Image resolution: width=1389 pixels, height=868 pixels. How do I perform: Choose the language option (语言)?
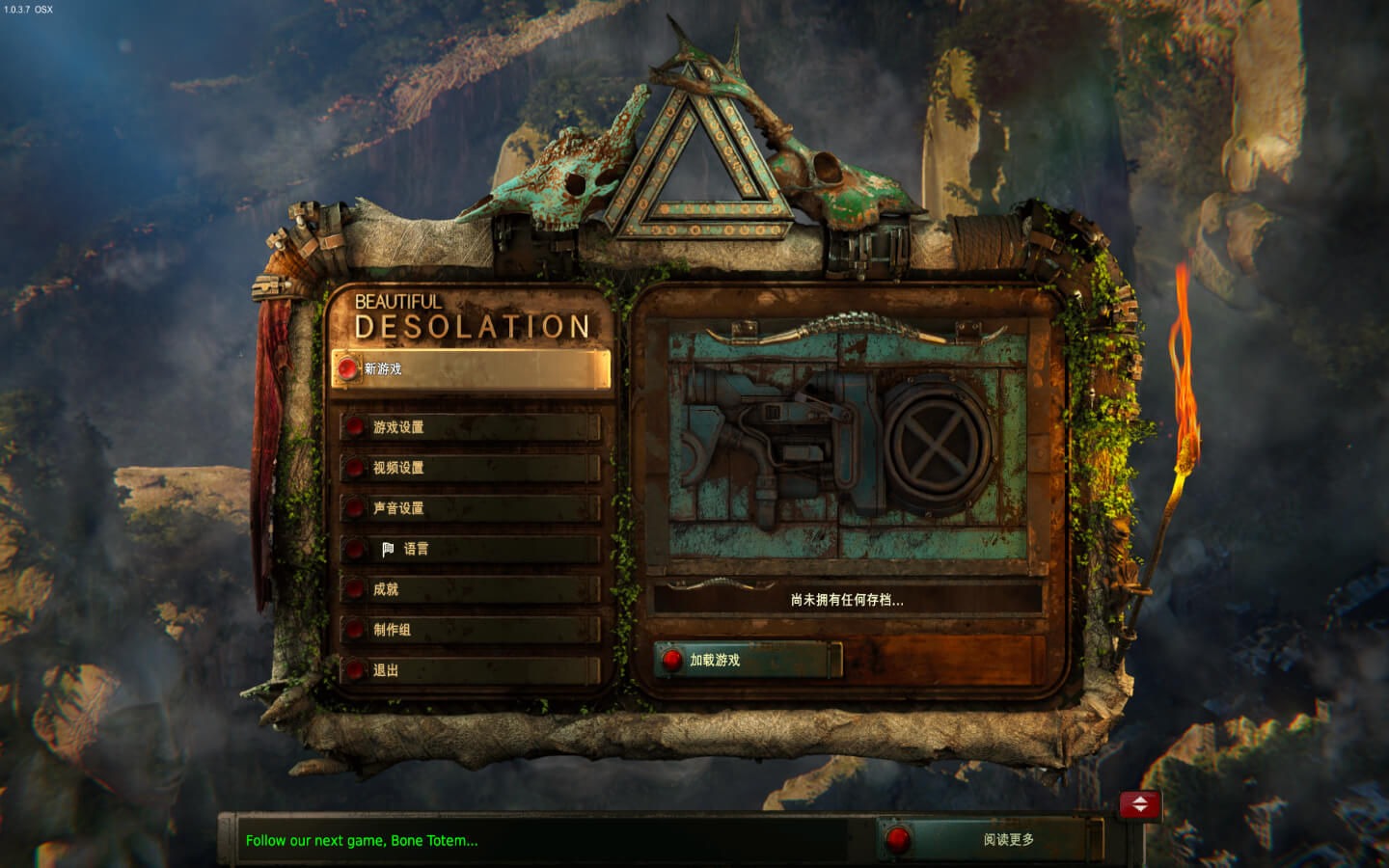point(471,549)
